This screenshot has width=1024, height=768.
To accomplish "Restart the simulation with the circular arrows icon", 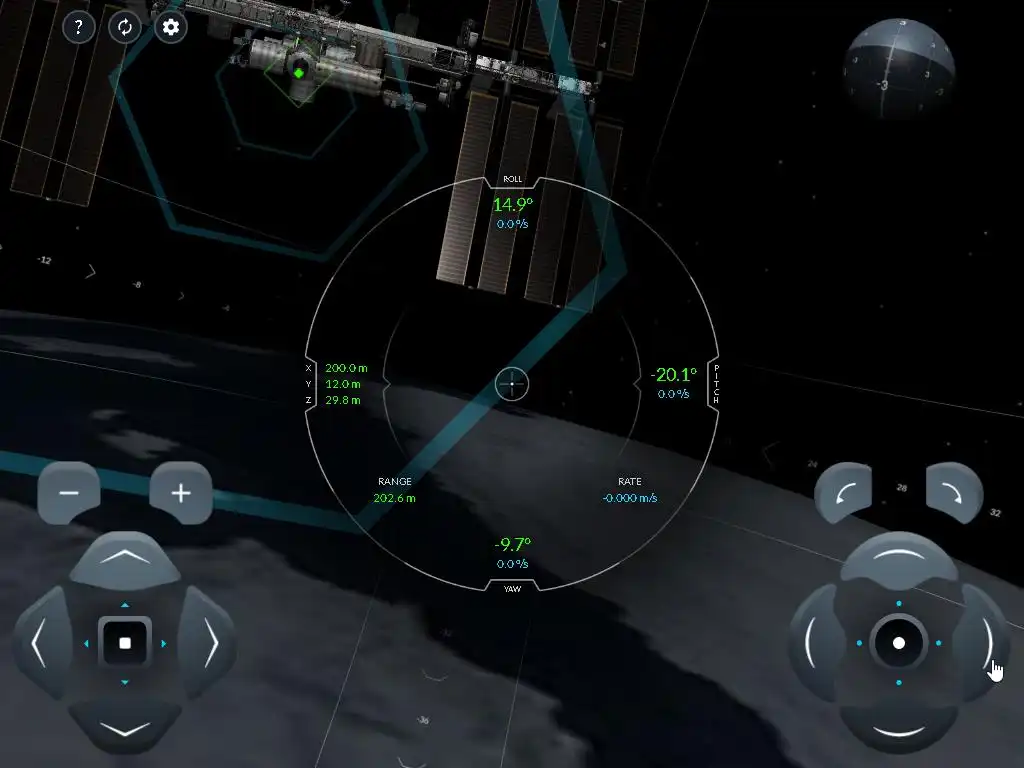I will 125,27.
